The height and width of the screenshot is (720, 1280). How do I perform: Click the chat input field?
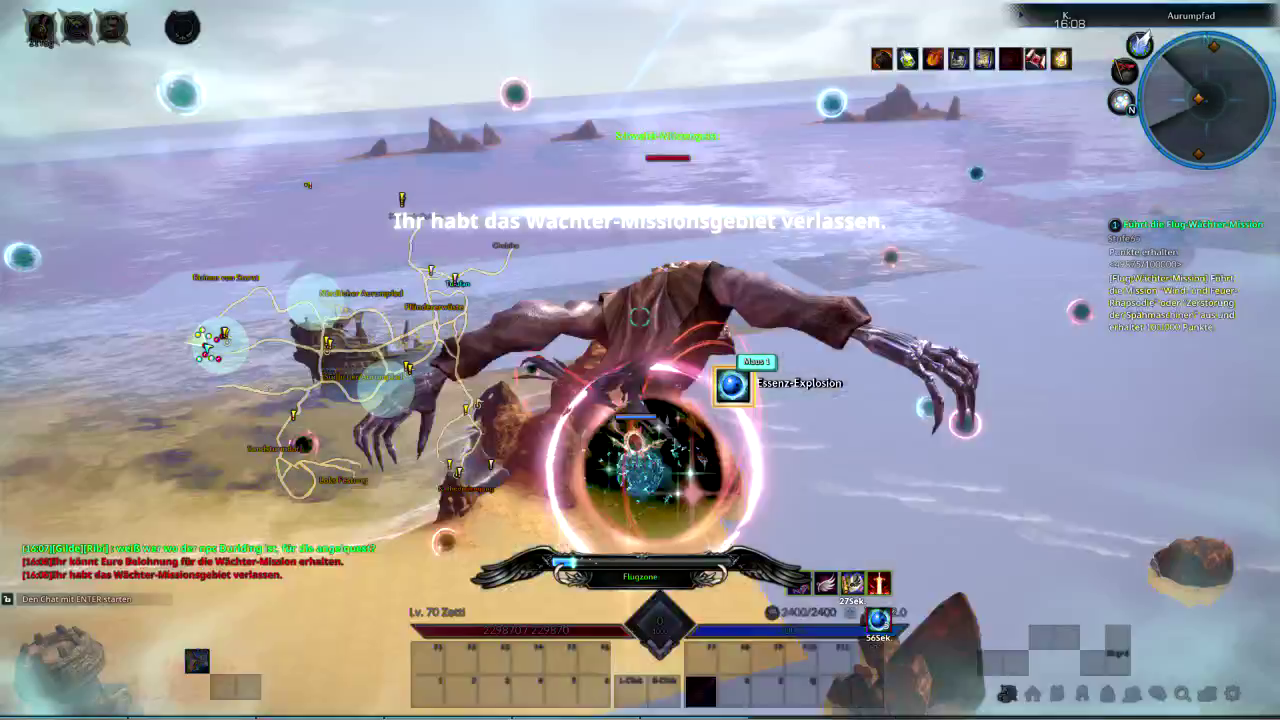click(x=90, y=599)
